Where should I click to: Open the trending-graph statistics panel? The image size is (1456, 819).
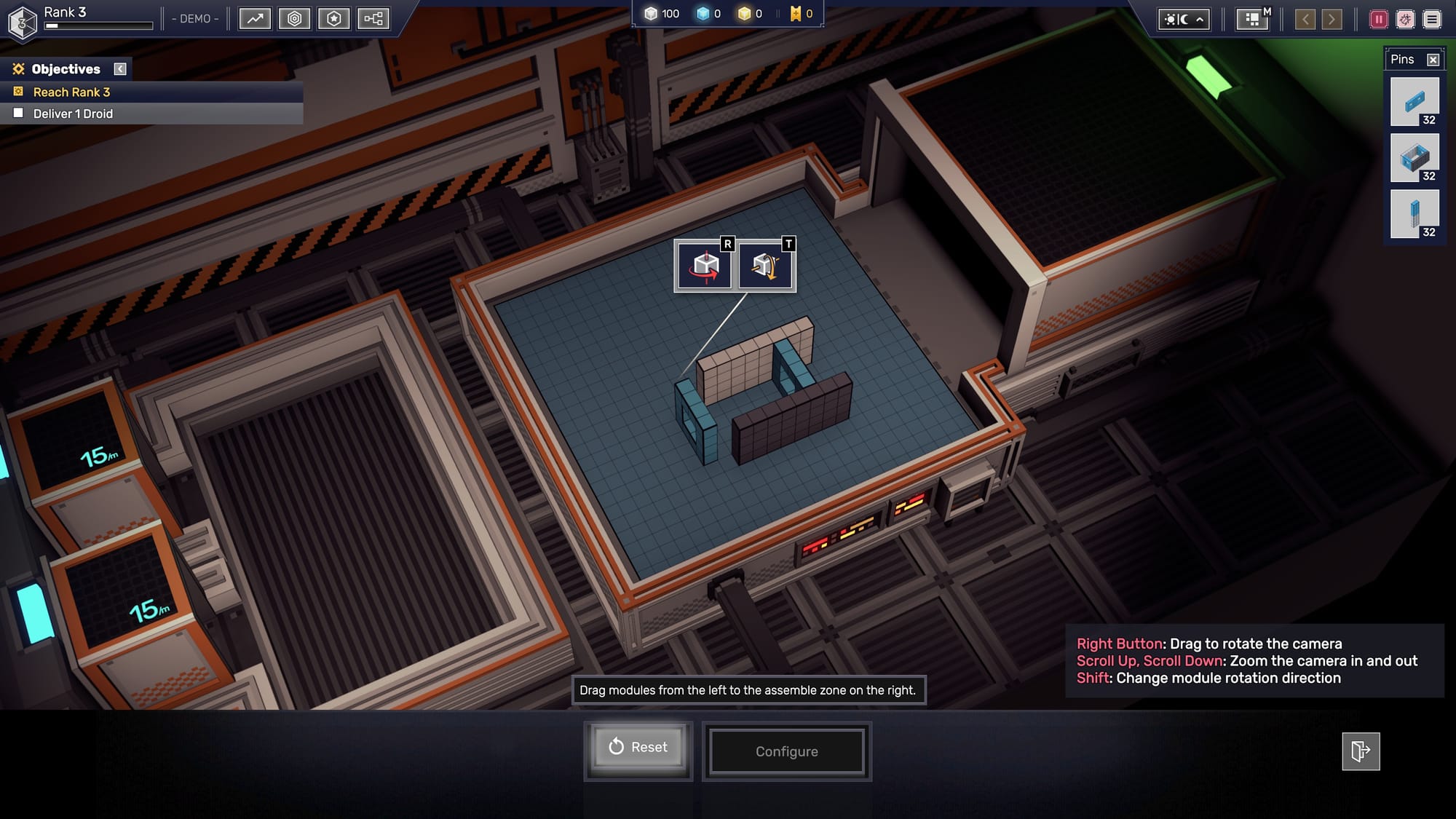[x=255, y=19]
